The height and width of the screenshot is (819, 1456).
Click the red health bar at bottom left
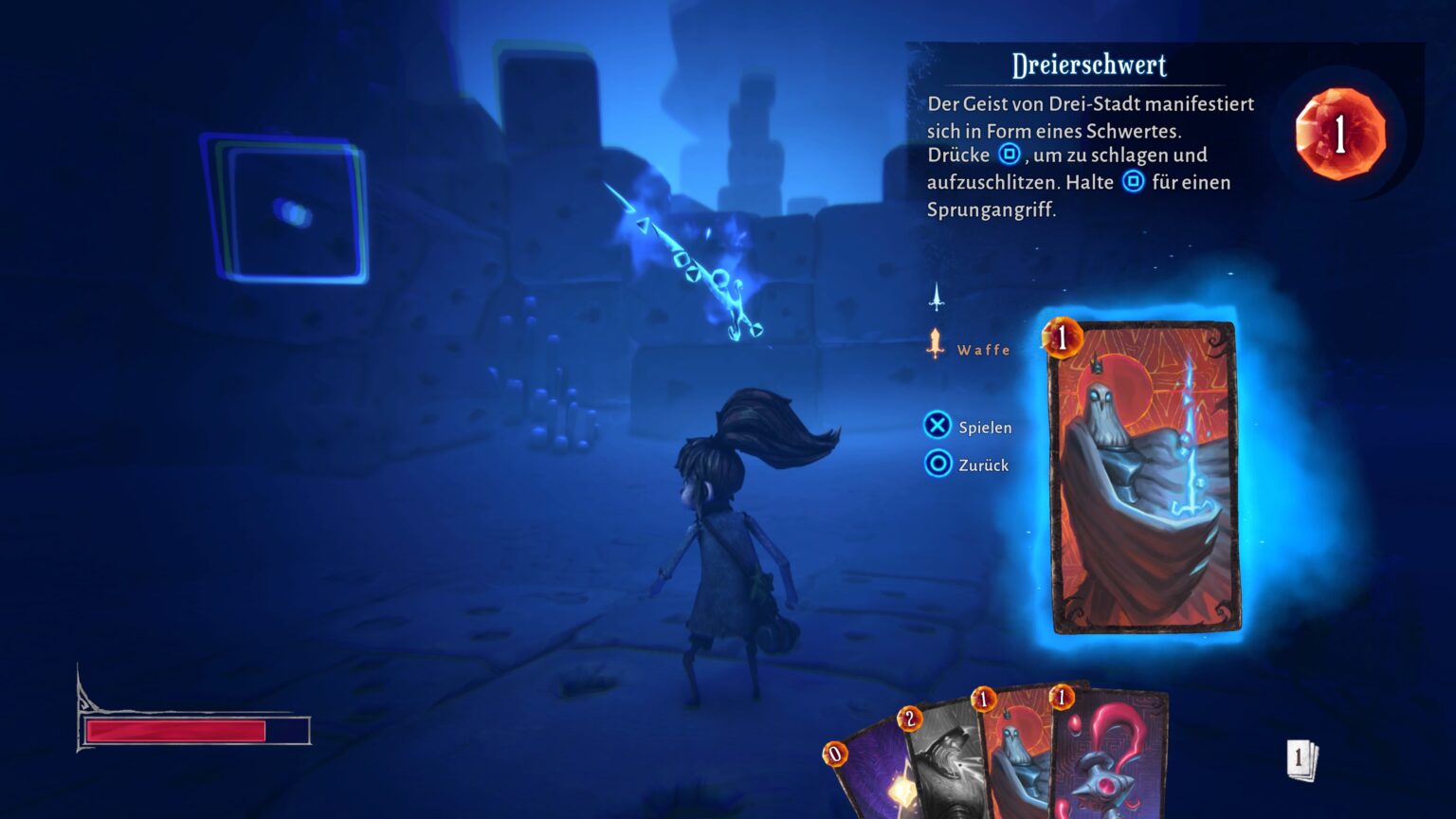(175, 731)
